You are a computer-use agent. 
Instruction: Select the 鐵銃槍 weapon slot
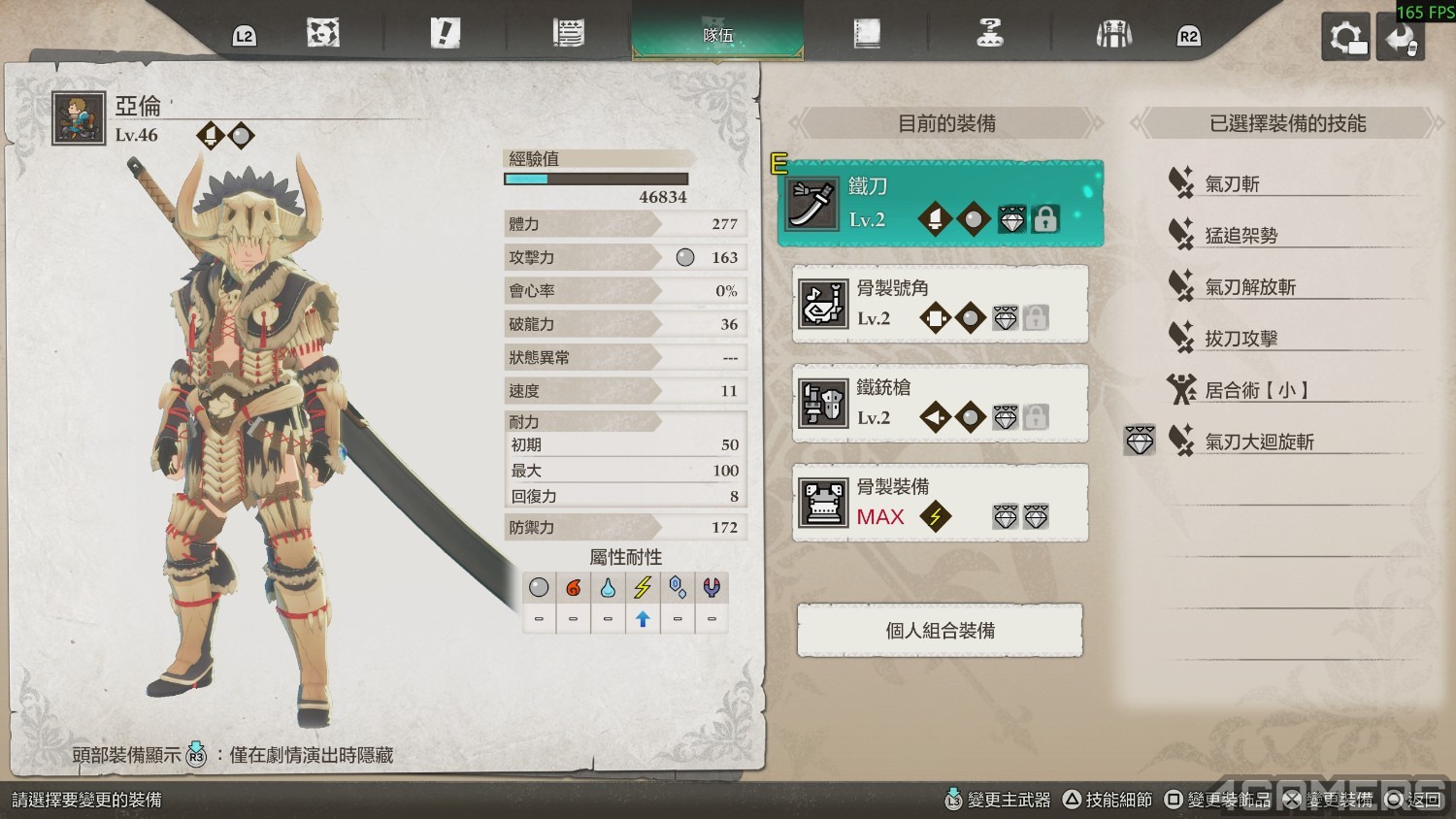pos(940,403)
